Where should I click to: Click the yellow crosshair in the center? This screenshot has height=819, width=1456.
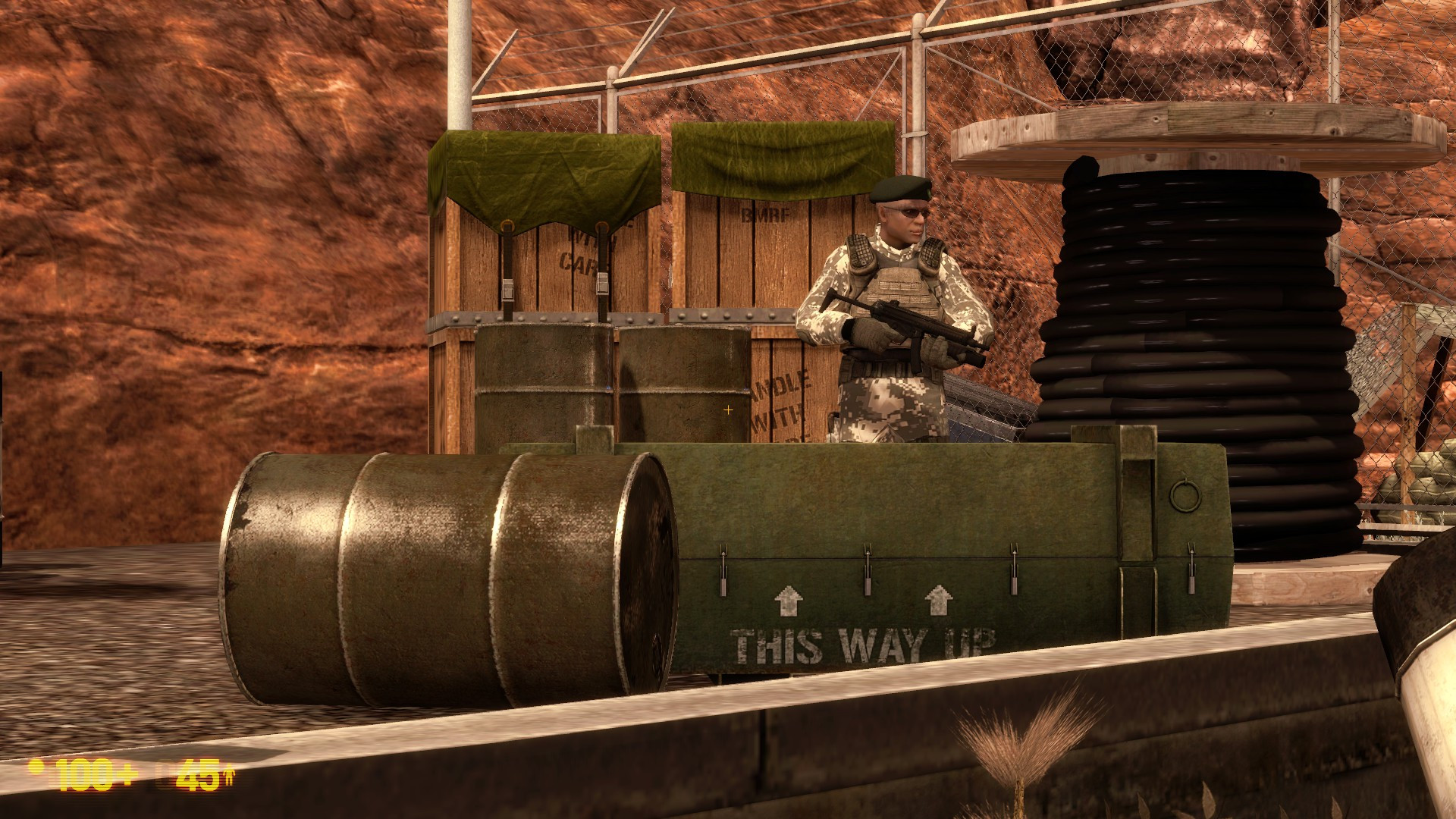tap(728, 409)
